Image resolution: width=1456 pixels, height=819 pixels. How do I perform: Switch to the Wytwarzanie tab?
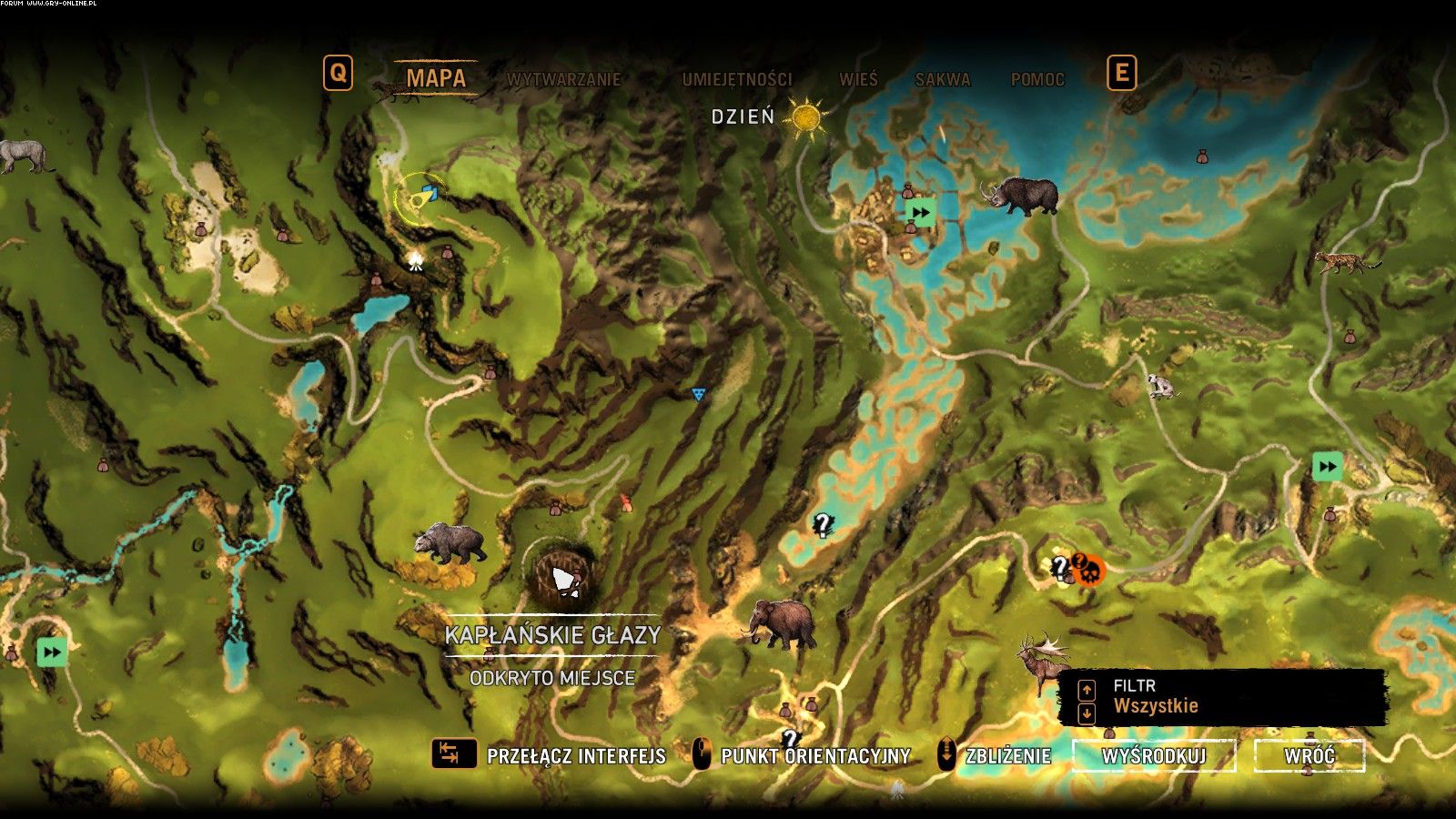(563, 79)
